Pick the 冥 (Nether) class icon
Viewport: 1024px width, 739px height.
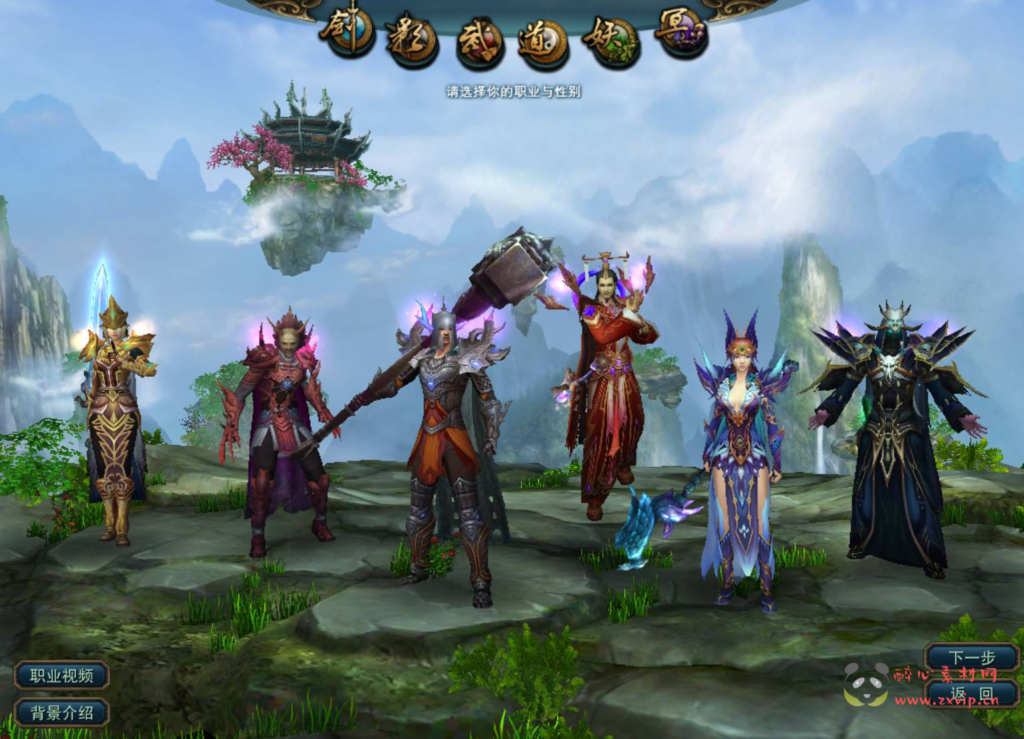(681, 31)
